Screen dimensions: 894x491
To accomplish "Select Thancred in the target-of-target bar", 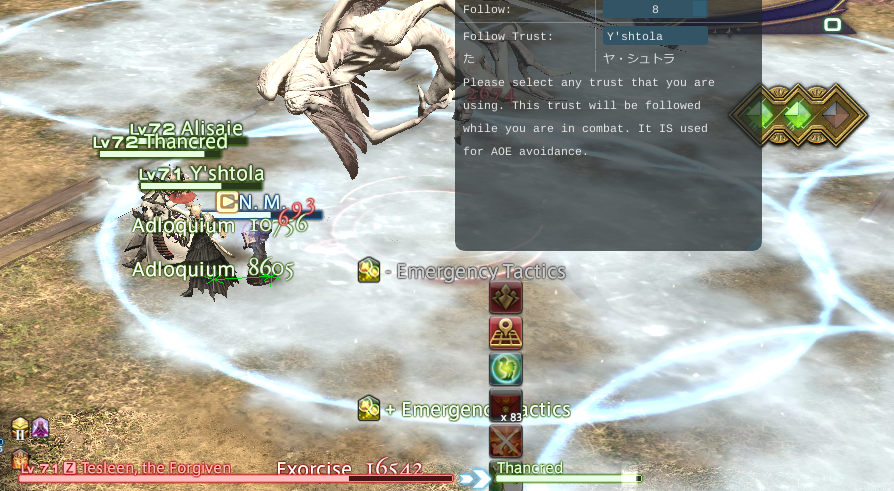I will (x=567, y=473).
